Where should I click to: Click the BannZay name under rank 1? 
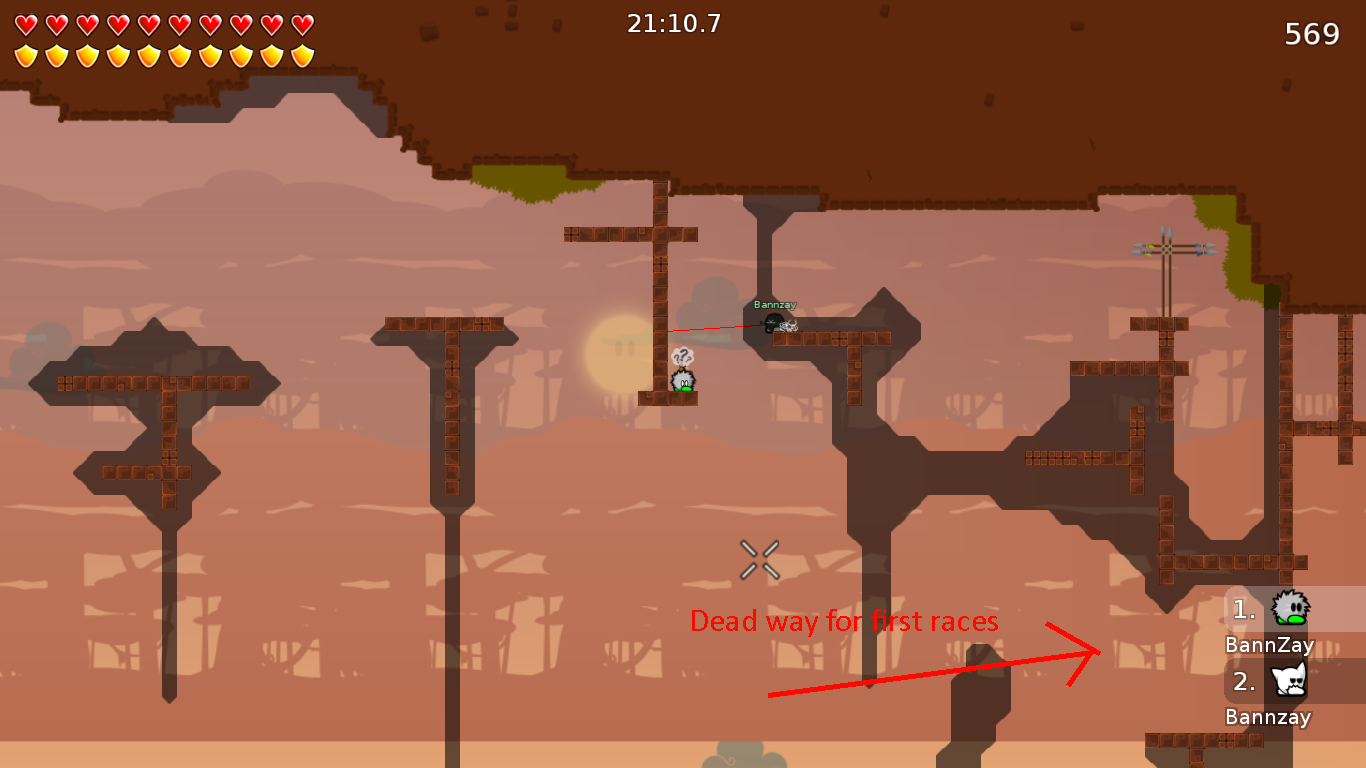(1268, 645)
